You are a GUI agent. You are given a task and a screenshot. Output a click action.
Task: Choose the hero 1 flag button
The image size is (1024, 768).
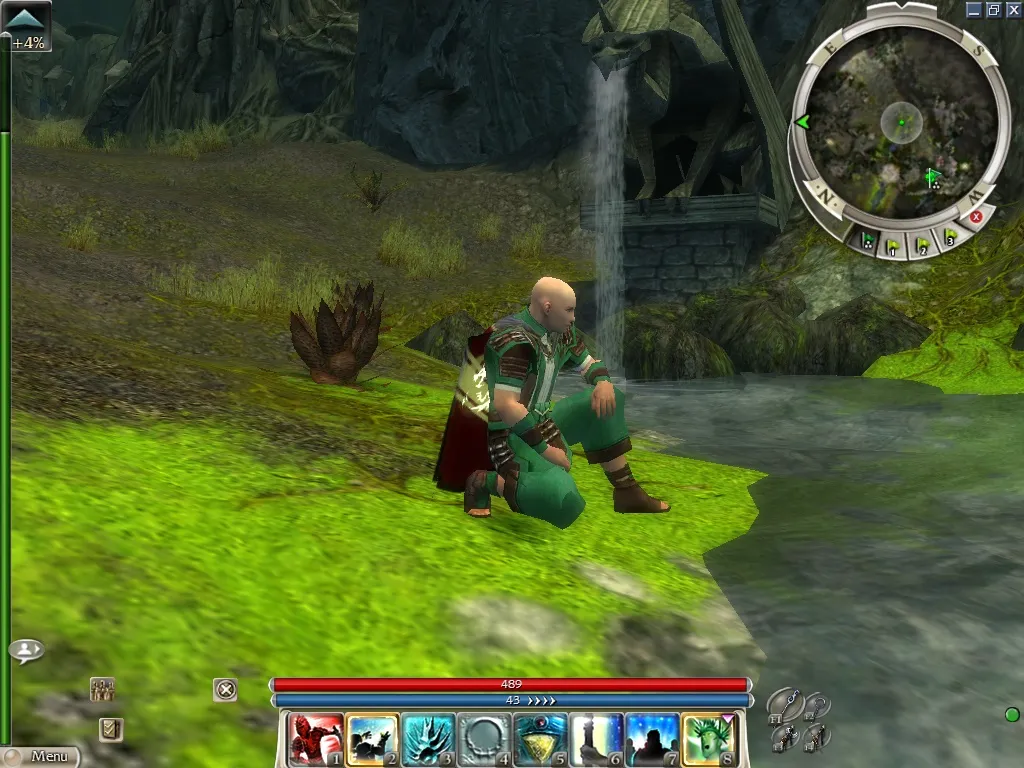point(894,245)
